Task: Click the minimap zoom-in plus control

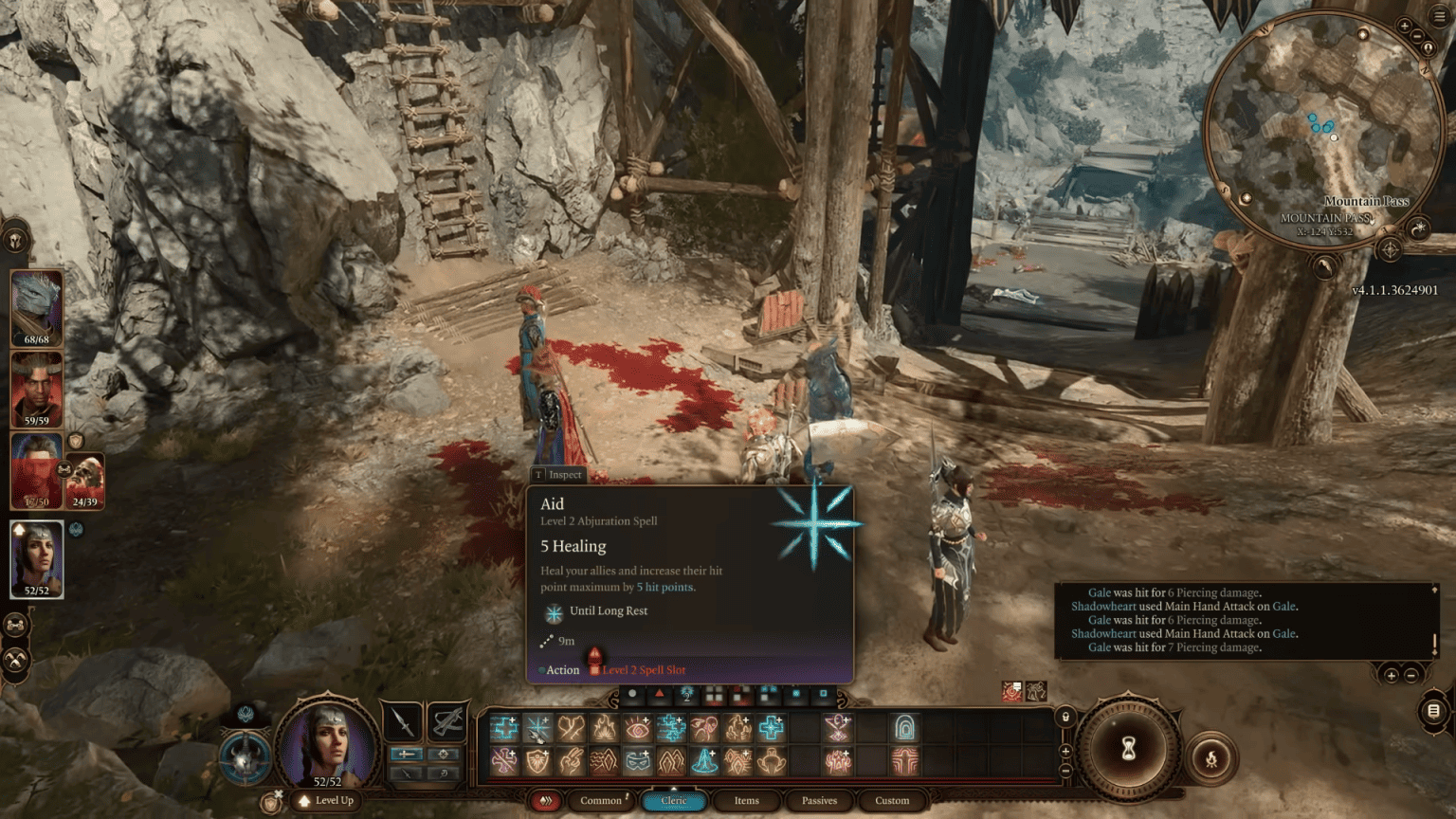Action: tap(1404, 25)
